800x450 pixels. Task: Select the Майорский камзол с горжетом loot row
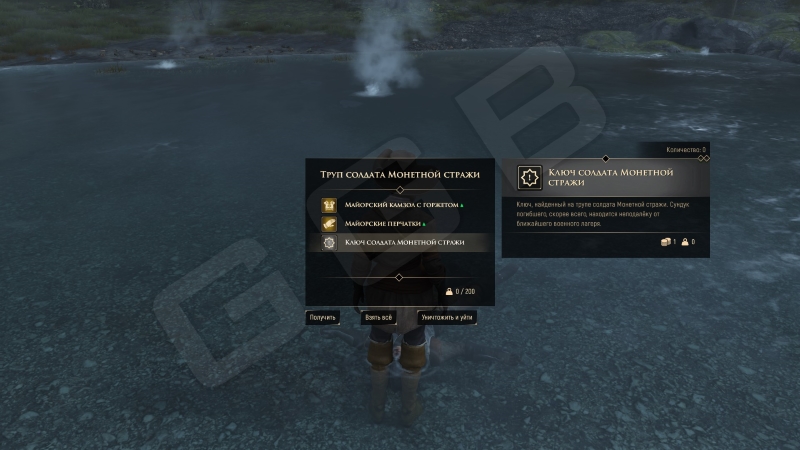click(x=400, y=204)
